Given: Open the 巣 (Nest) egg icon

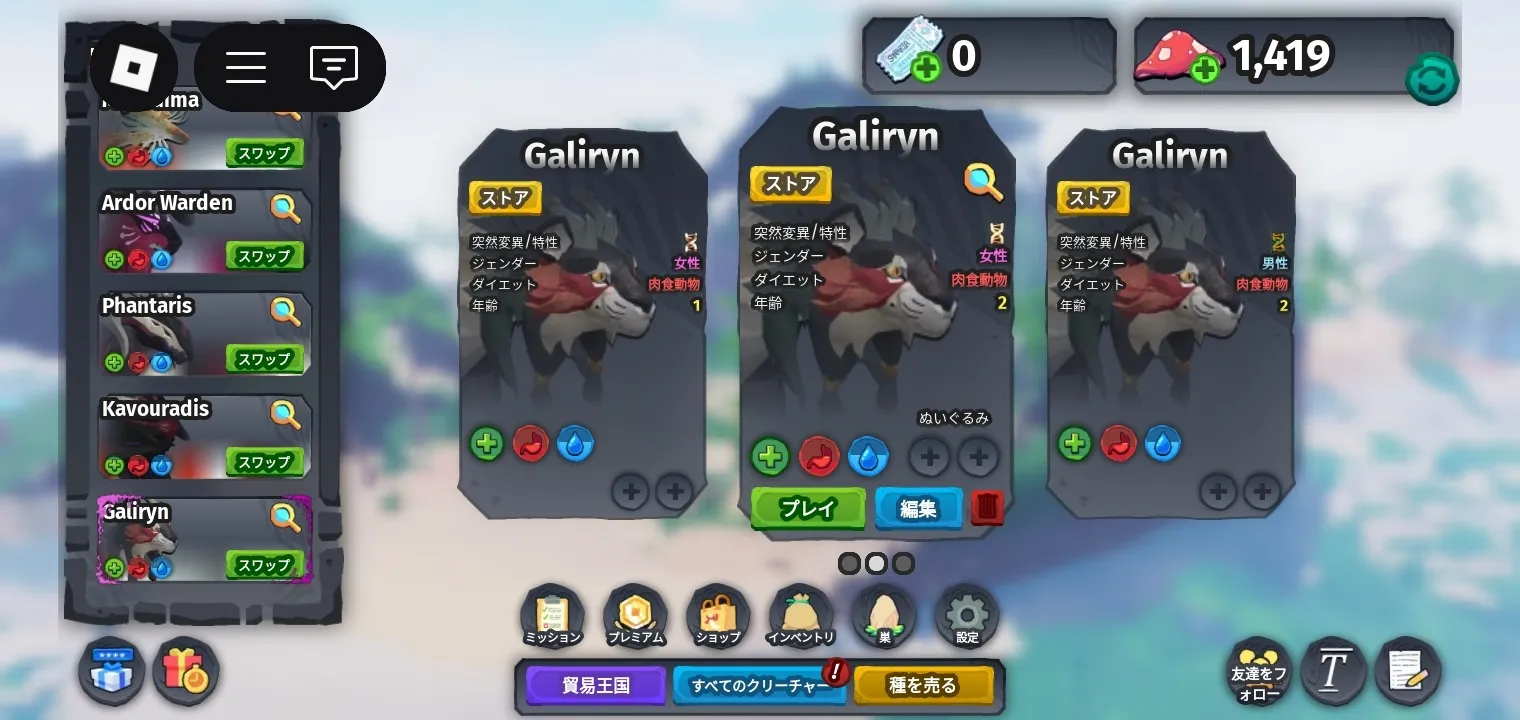Looking at the screenshot, I should [884, 615].
